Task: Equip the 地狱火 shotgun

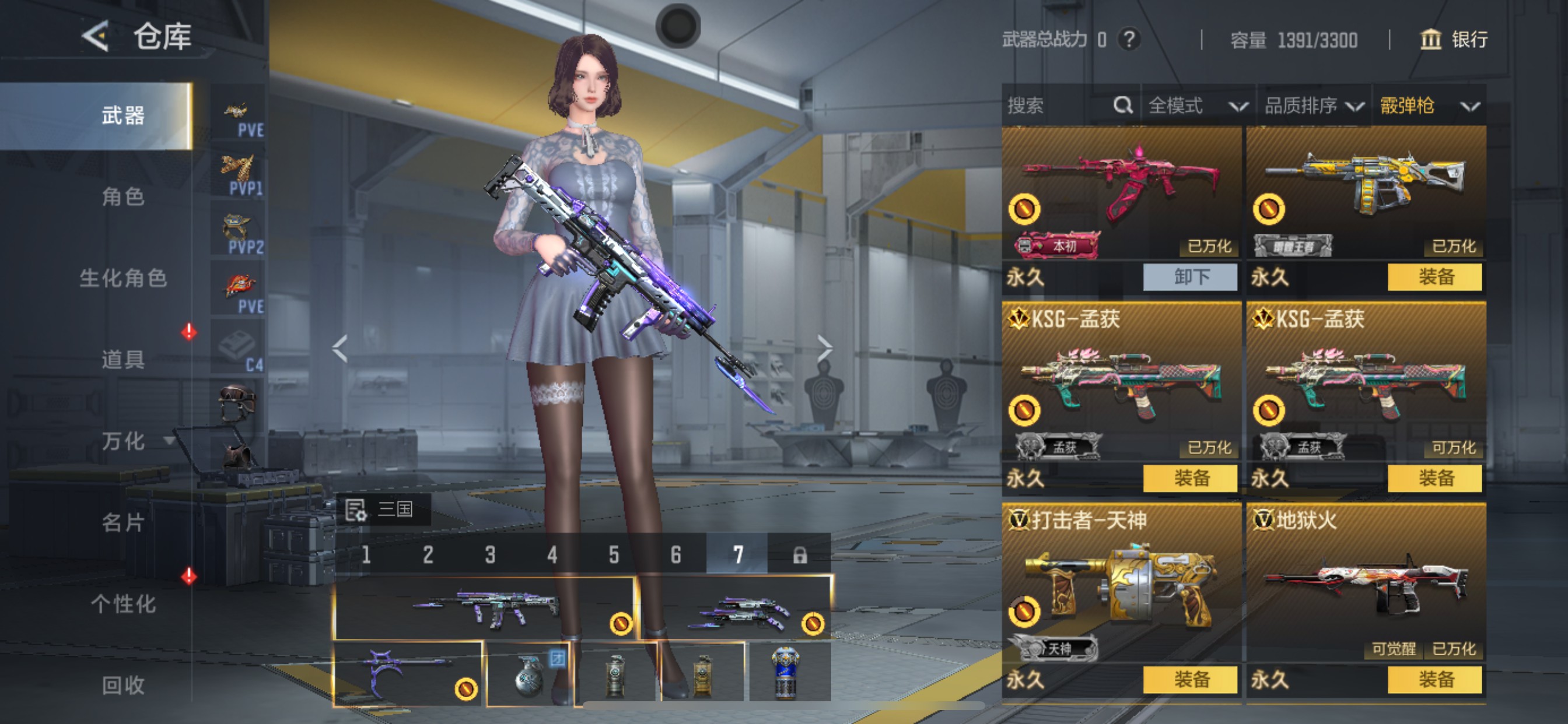Action: [x=1434, y=680]
